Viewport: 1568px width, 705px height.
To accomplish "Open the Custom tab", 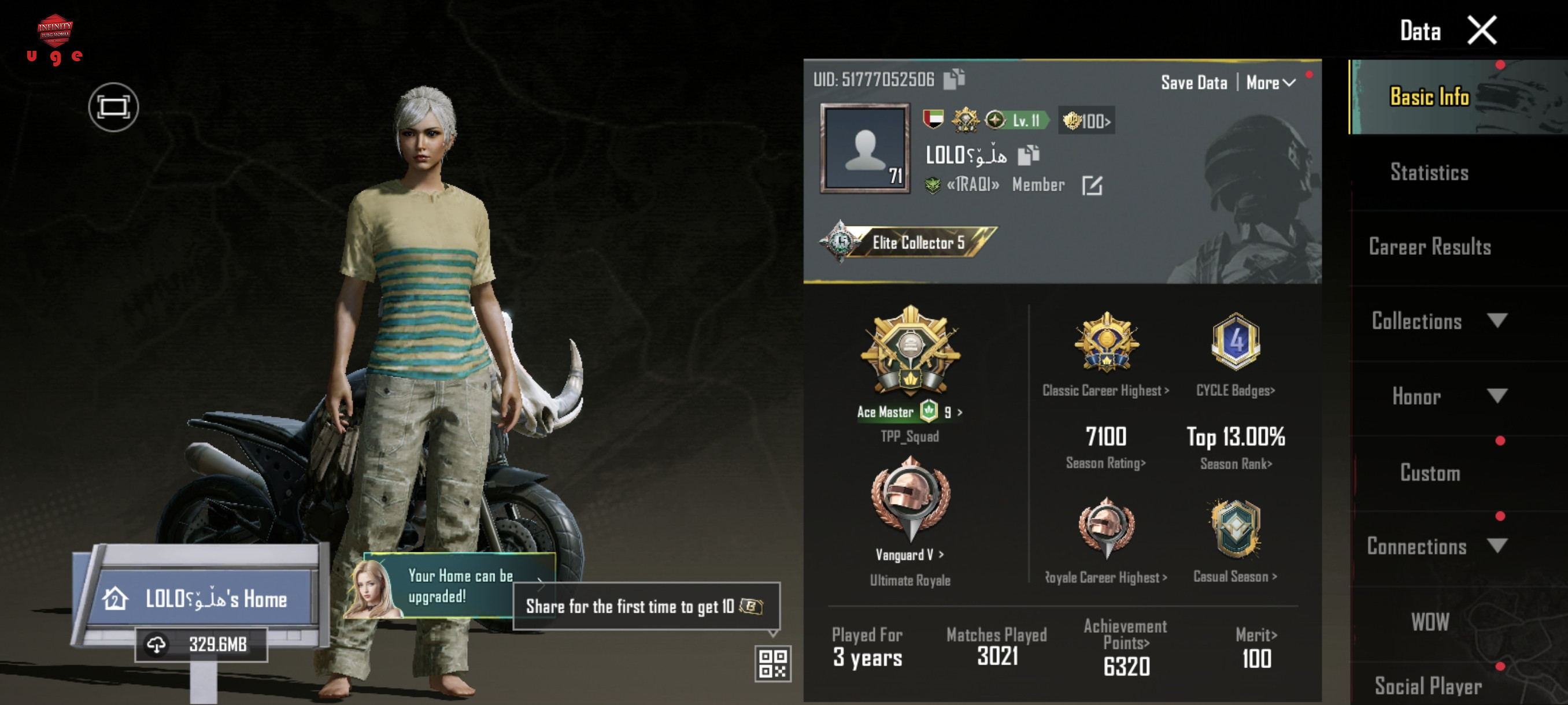I will coord(1429,473).
